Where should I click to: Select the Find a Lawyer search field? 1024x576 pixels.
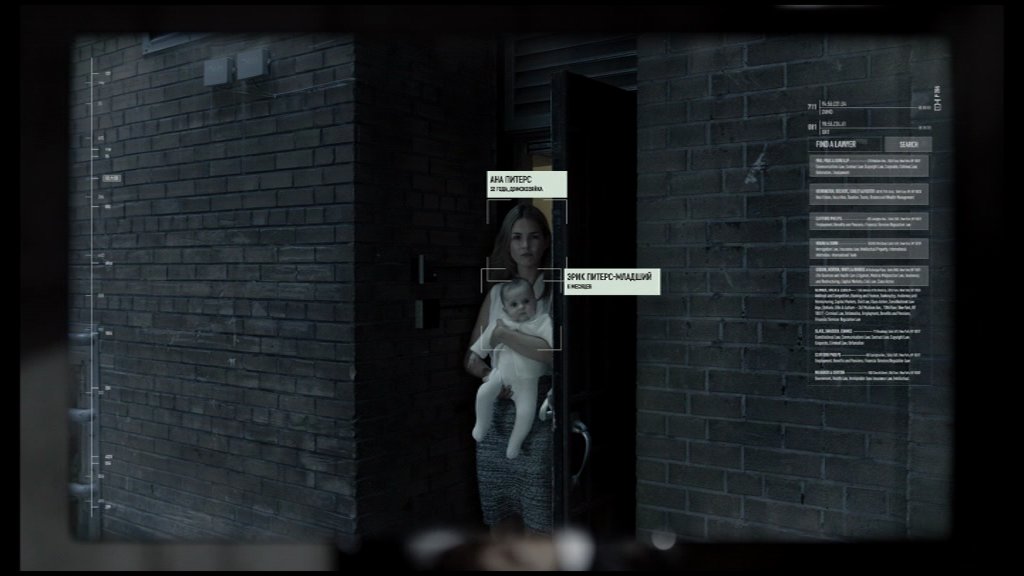pyautogui.click(x=845, y=144)
